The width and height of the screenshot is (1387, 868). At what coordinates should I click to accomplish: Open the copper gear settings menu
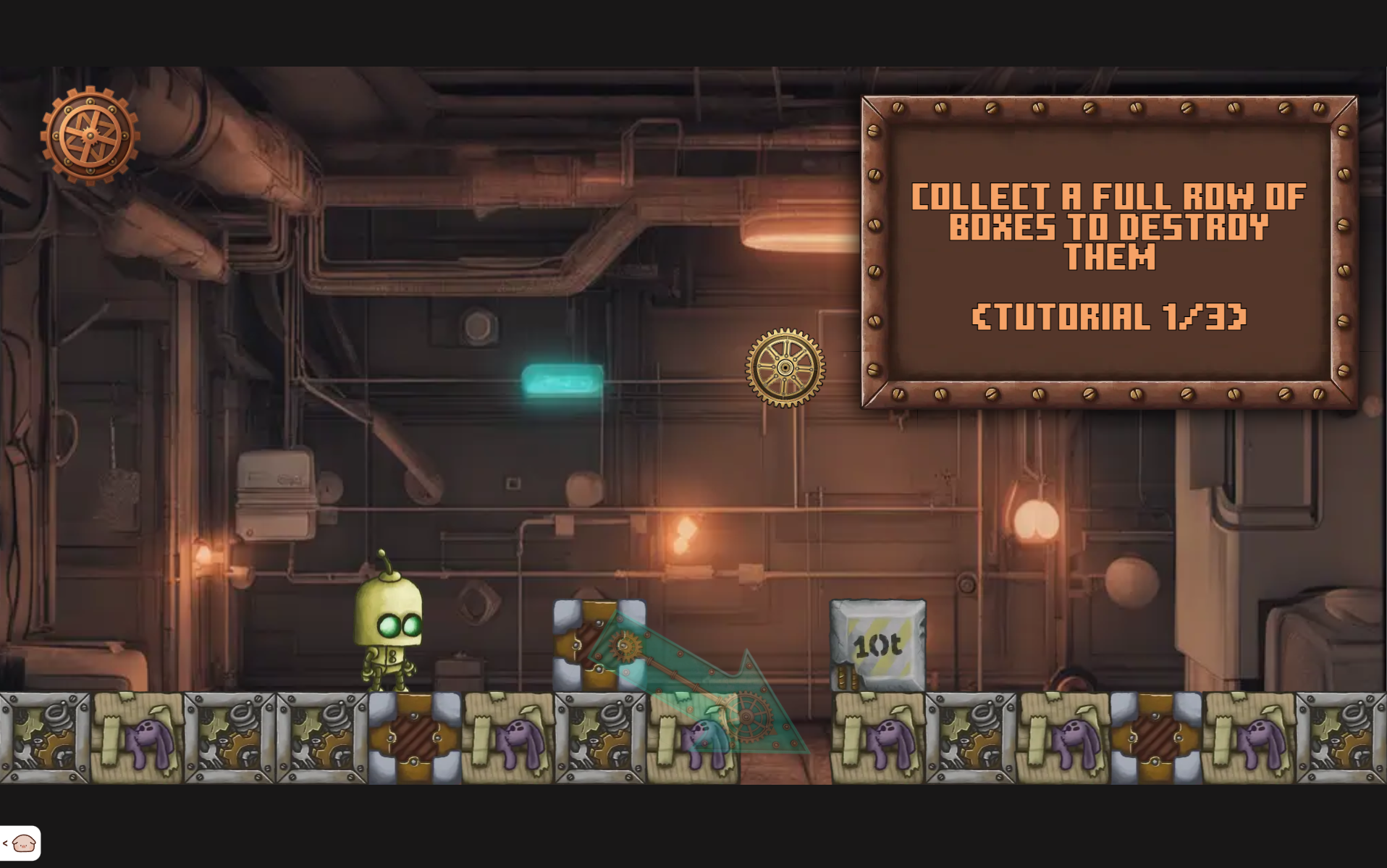[90, 135]
